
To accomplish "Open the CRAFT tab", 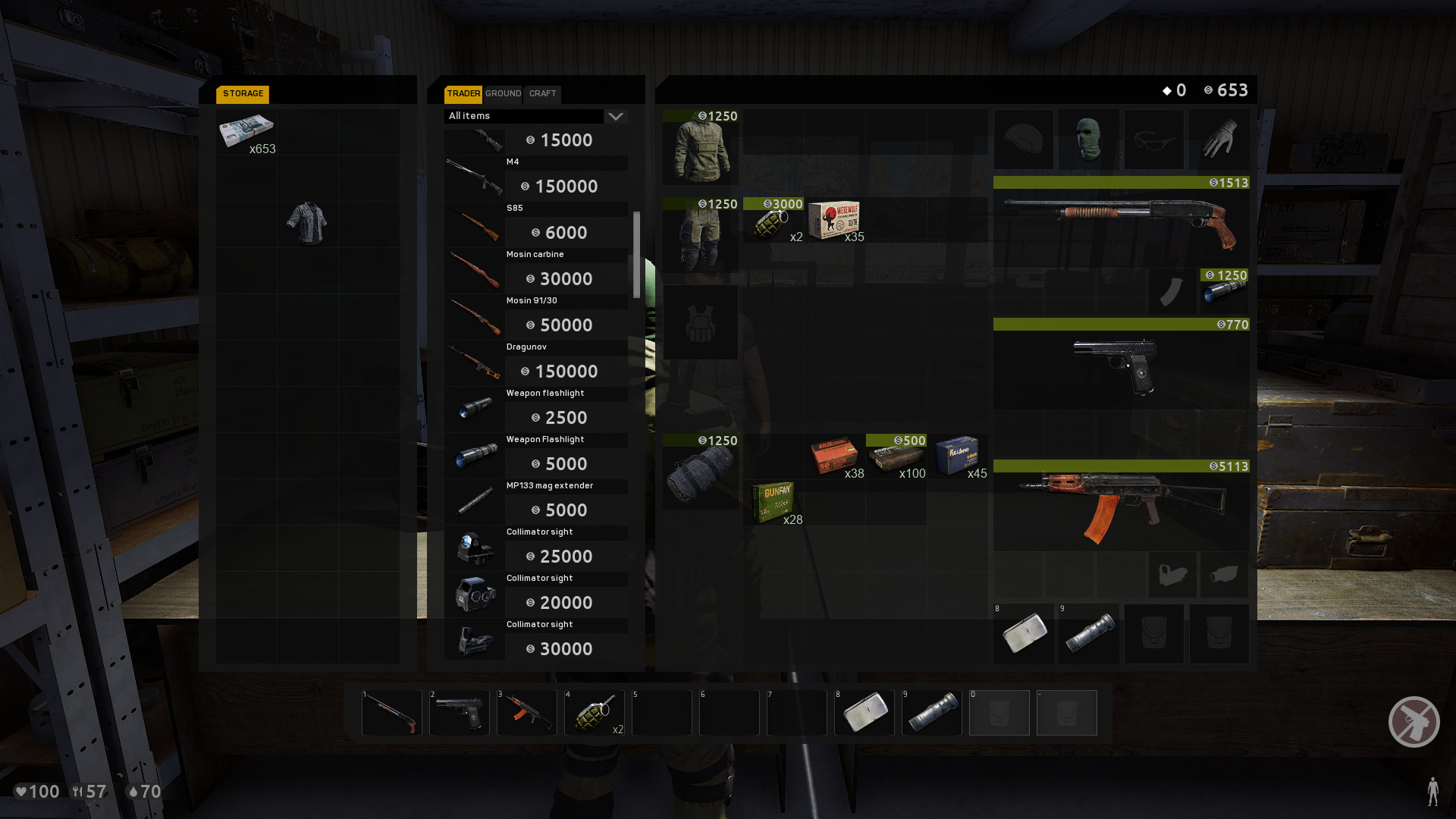I will pyautogui.click(x=541, y=94).
